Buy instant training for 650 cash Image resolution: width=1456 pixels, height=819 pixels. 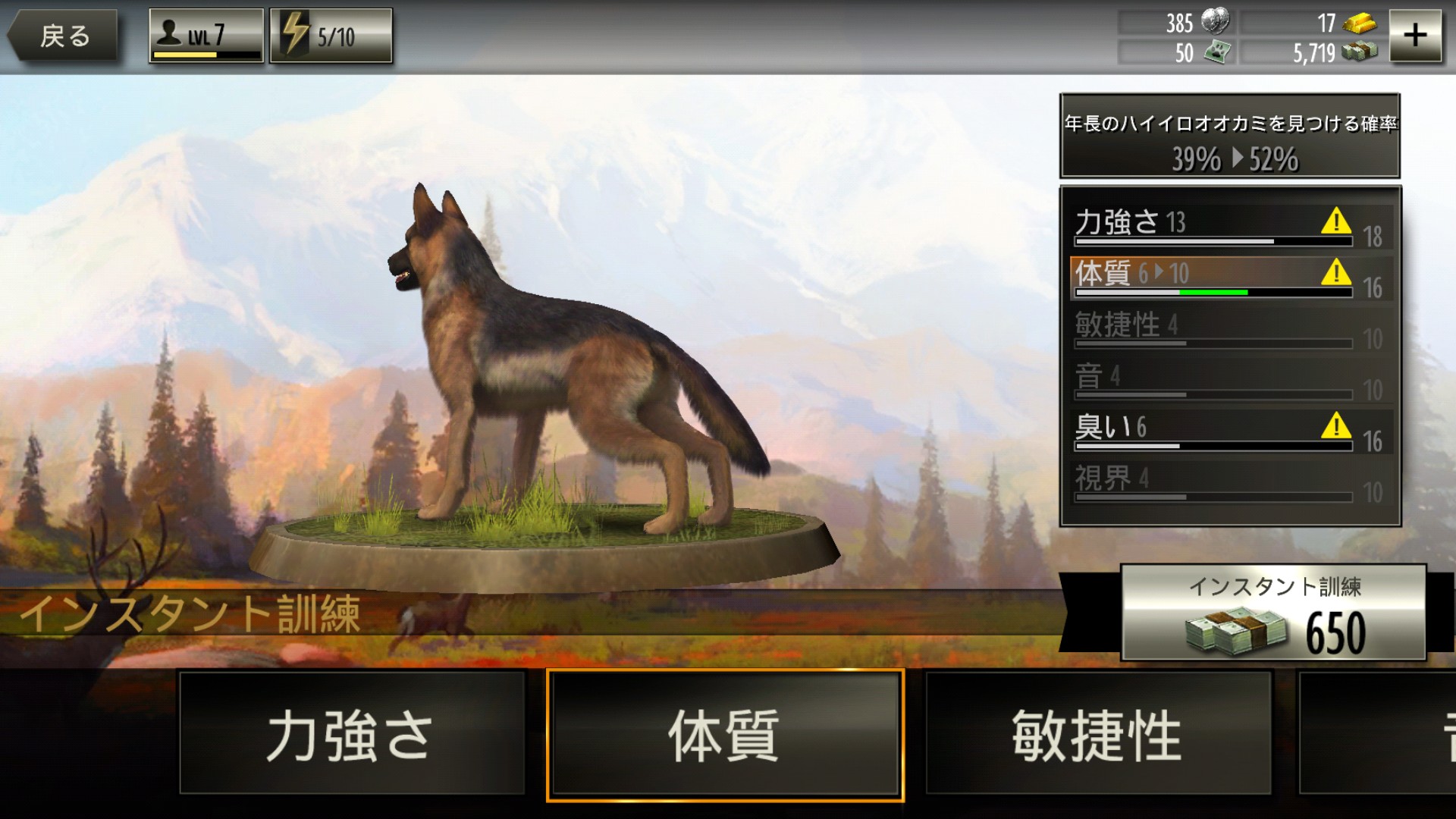[1273, 613]
